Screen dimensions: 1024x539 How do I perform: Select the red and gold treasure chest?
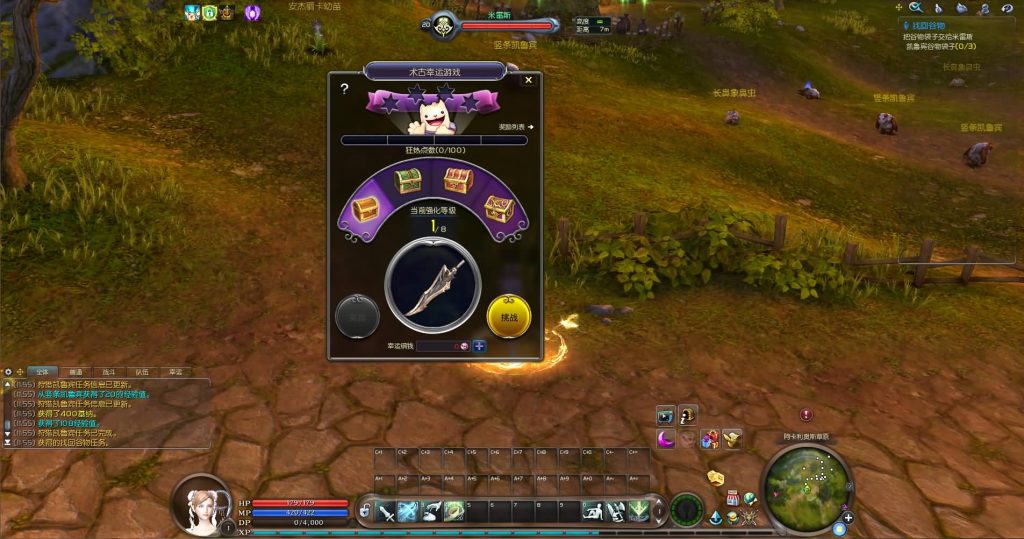(x=458, y=180)
